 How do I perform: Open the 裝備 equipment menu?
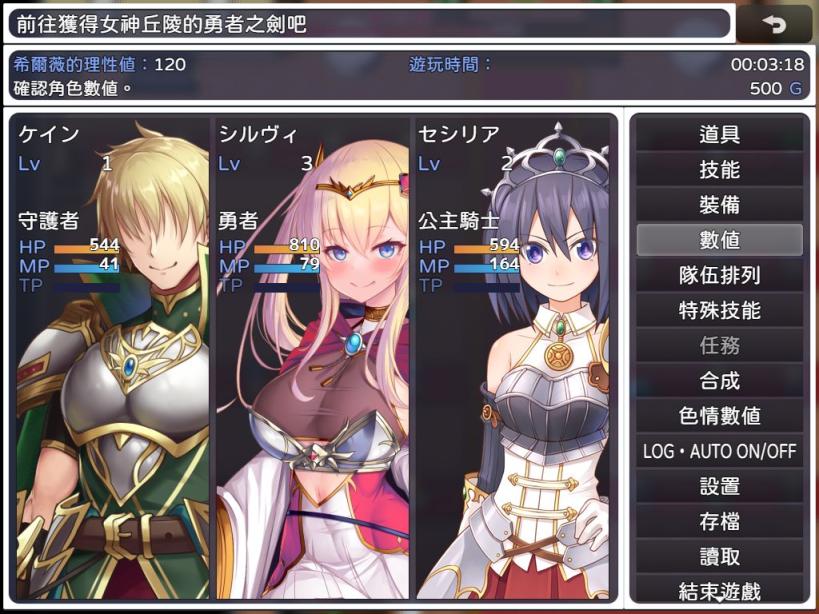click(x=719, y=204)
